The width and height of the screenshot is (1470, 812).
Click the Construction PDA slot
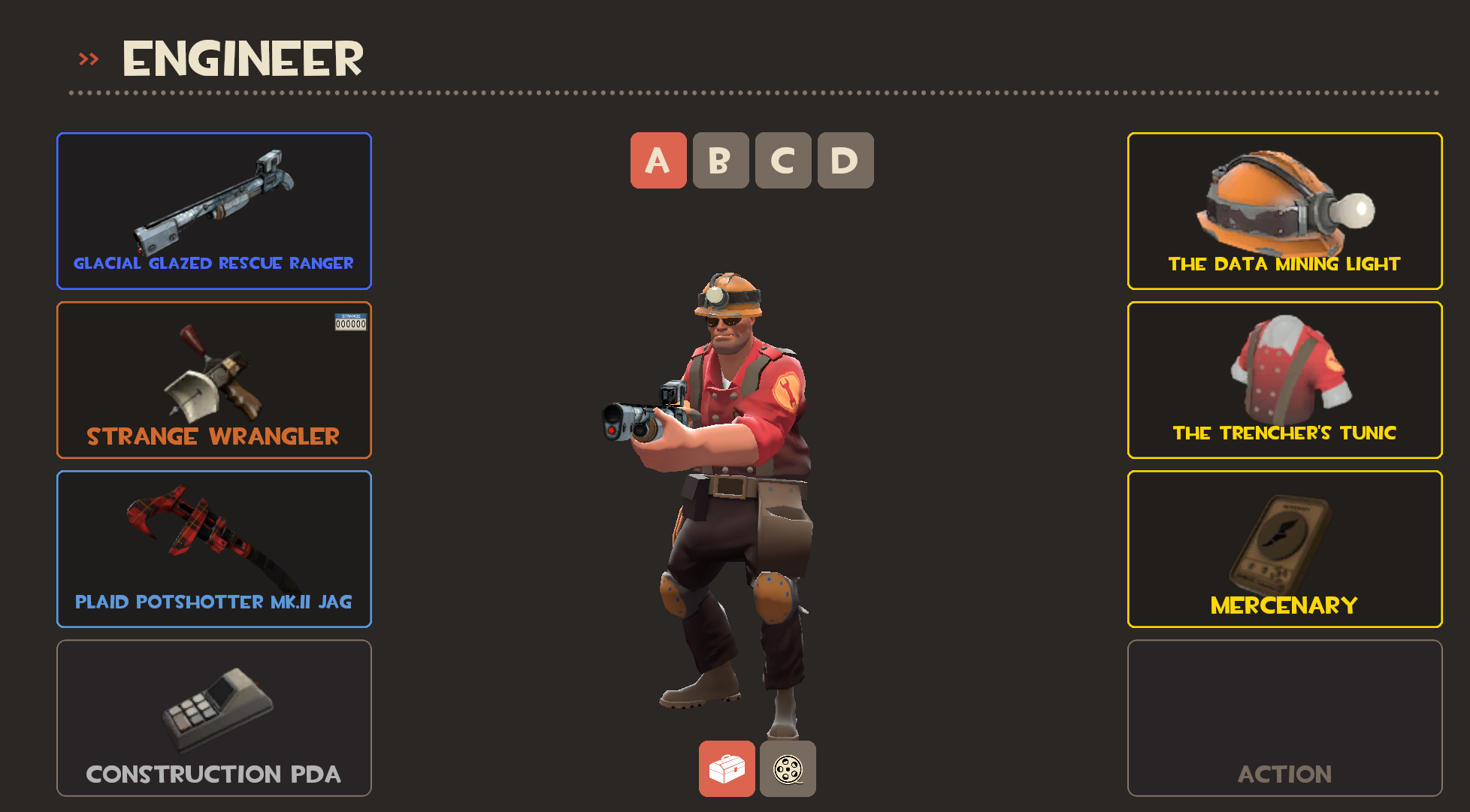(x=214, y=718)
